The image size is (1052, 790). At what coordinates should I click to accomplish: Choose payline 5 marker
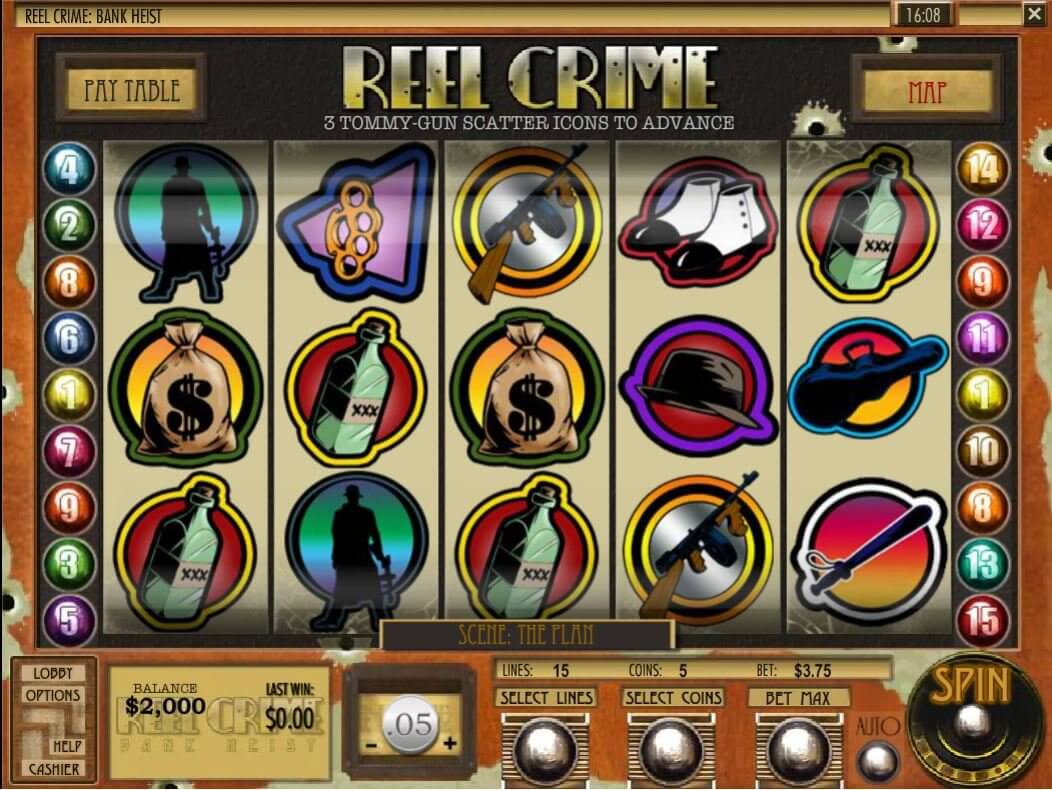69,621
